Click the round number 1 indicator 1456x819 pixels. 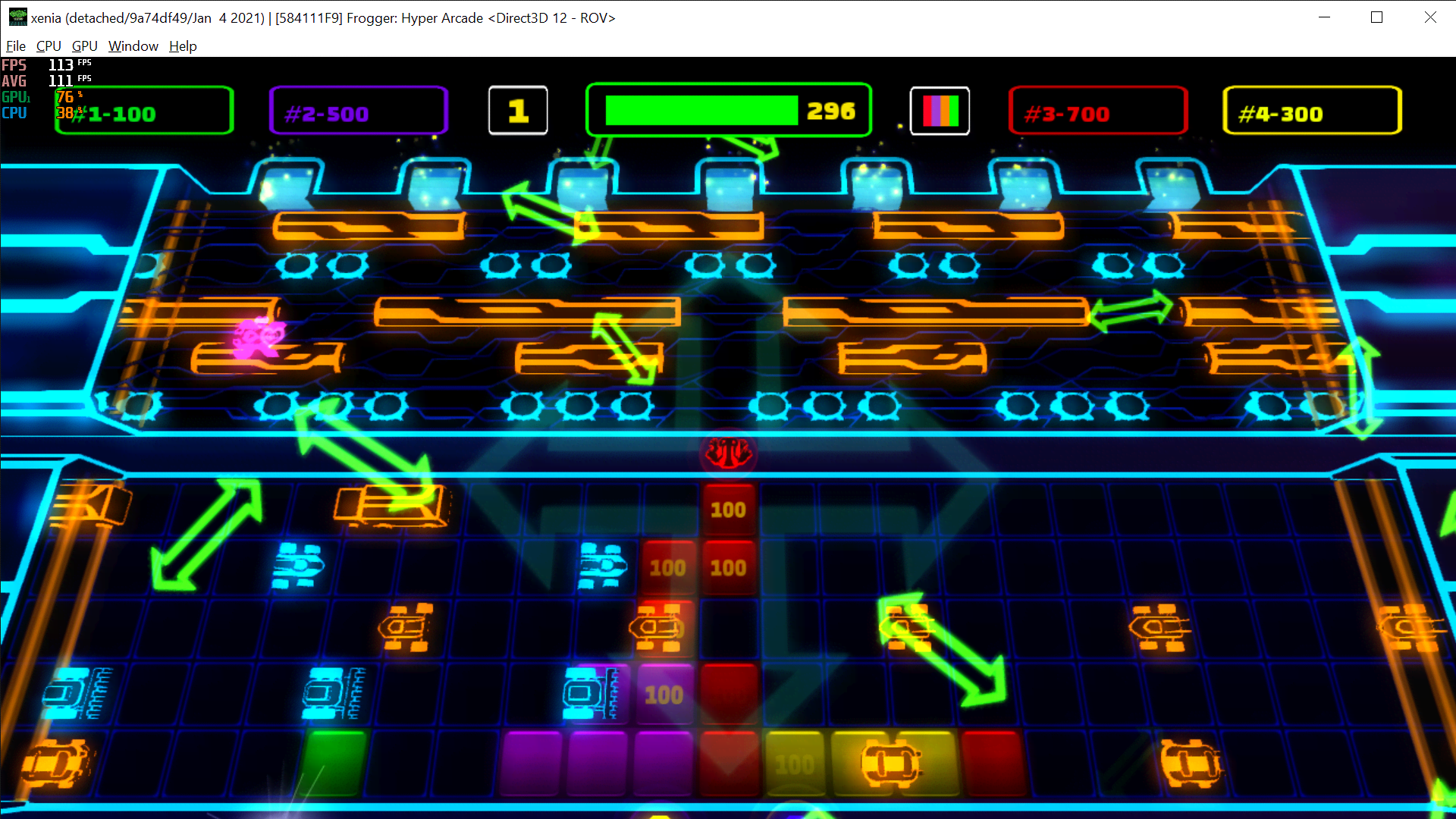click(518, 110)
